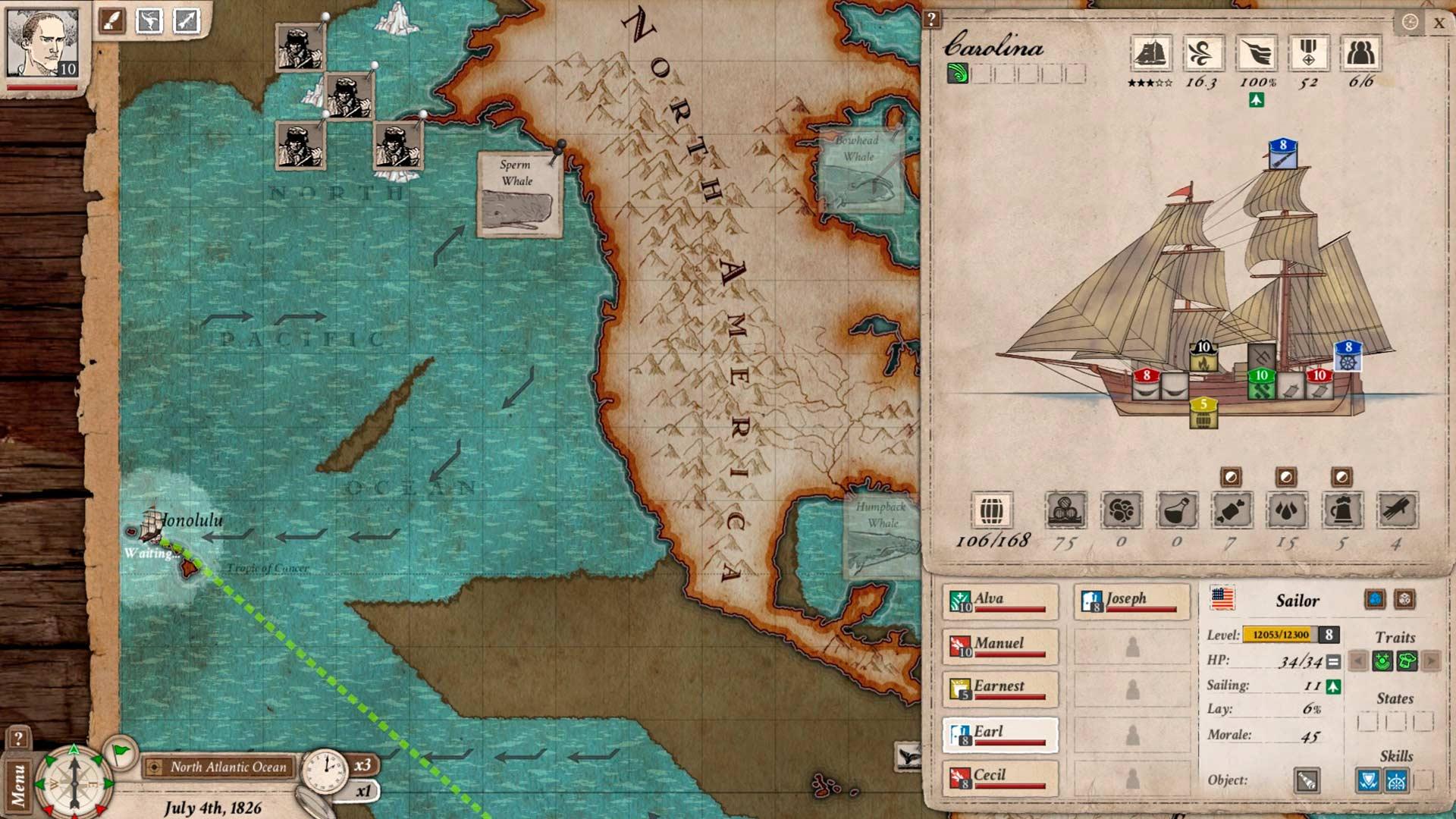Open the Menu tab
This screenshot has width=1456, height=819.
pyautogui.click(x=18, y=785)
